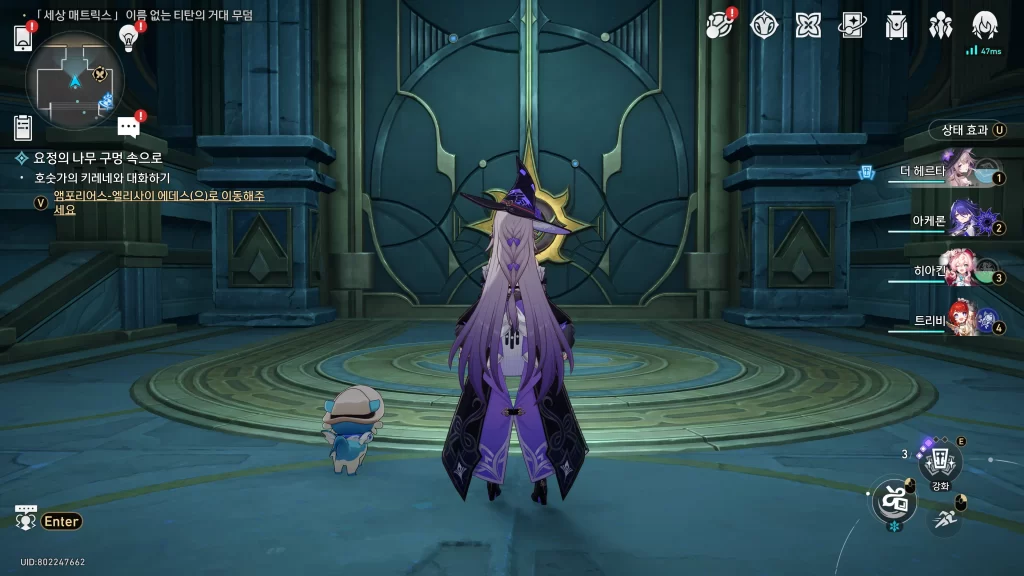Expand the circular minimap
1024x576 pixels.
[75, 80]
